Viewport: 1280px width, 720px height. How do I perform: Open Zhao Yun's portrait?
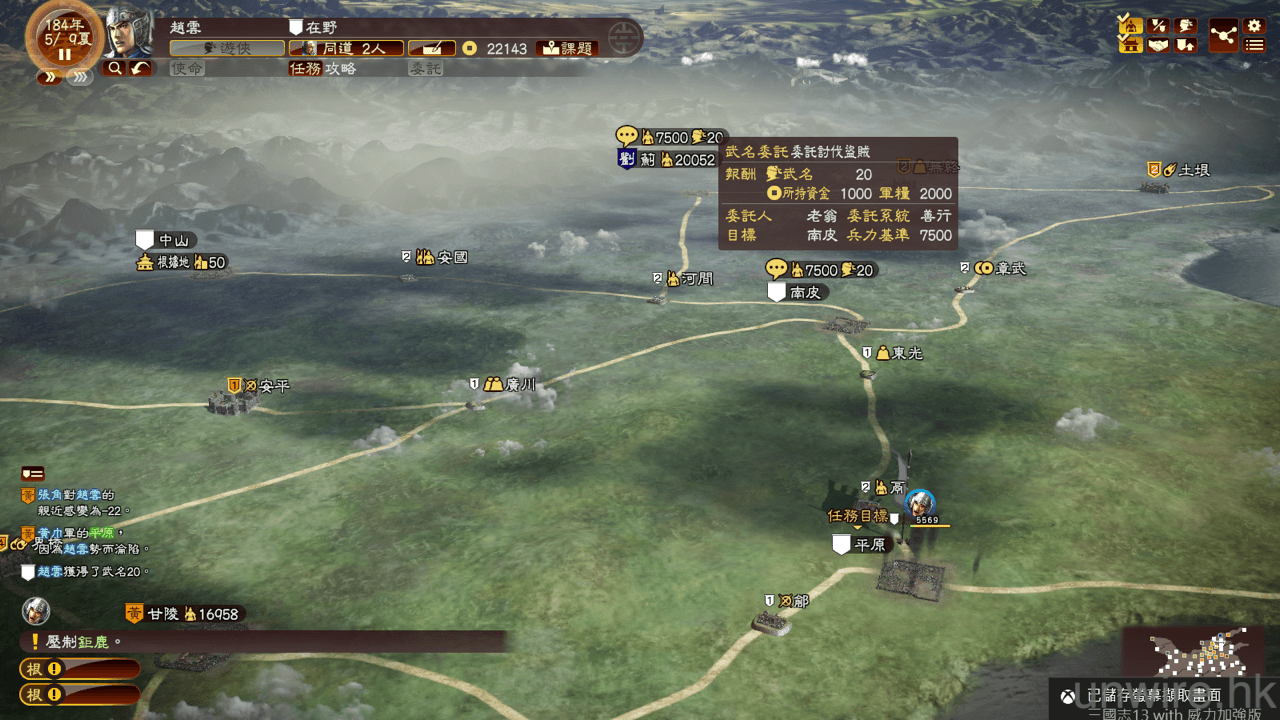(129, 35)
